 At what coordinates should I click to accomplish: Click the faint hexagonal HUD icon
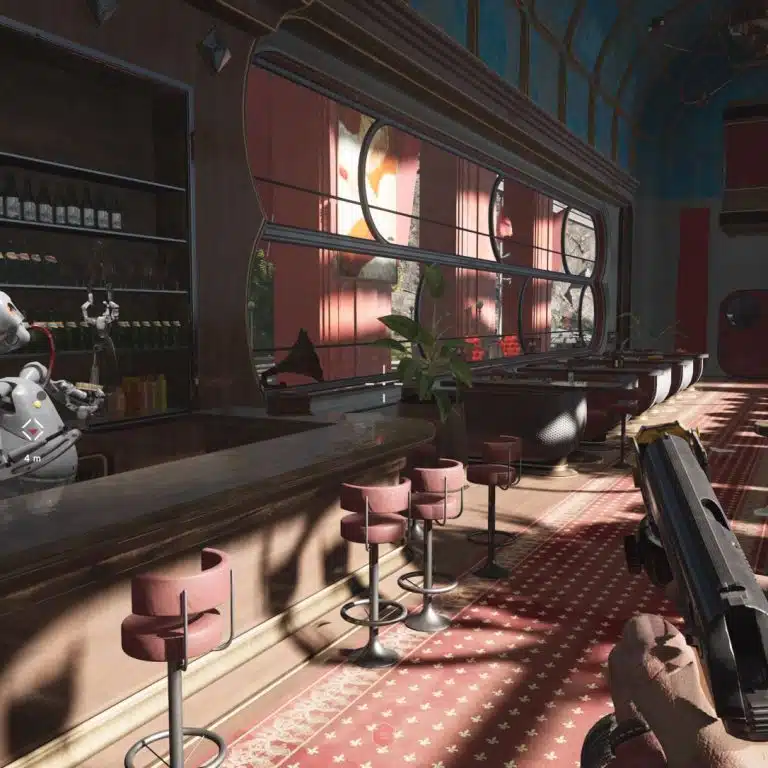click(x=383, y=734)
